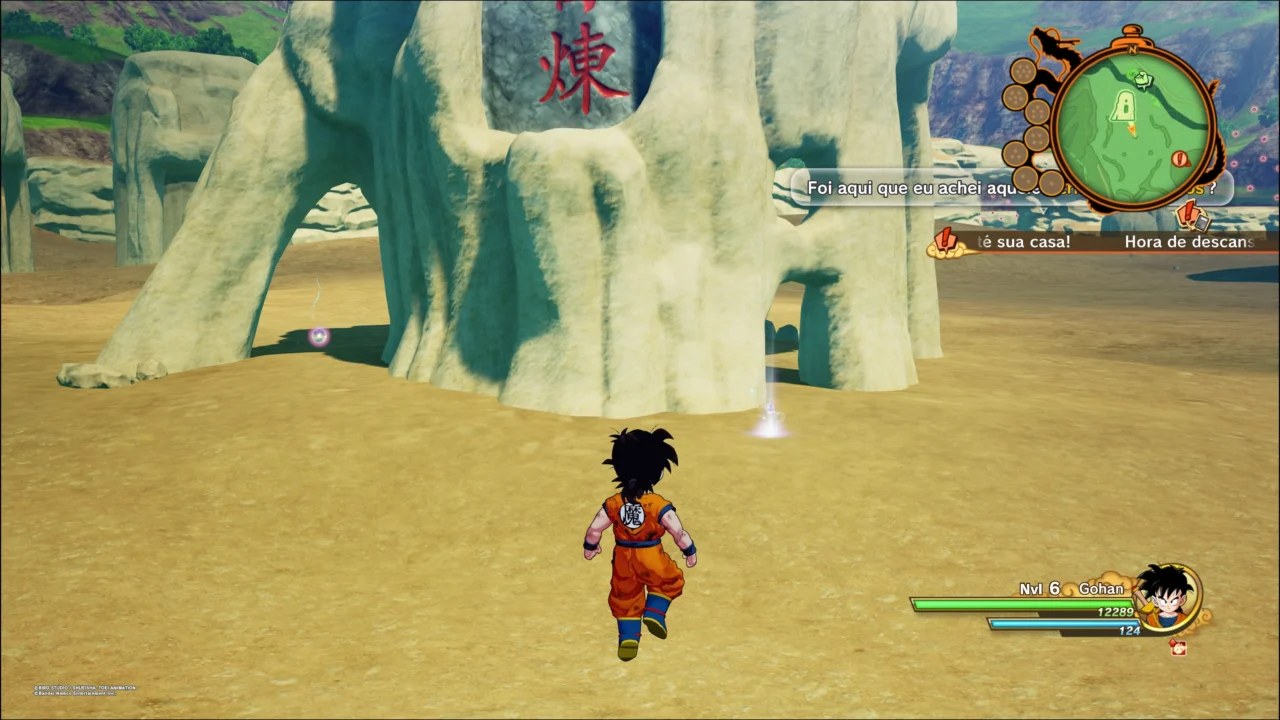
Task: Open the red exclamation cards notification icon
Action: click(x=1191, y=214)
